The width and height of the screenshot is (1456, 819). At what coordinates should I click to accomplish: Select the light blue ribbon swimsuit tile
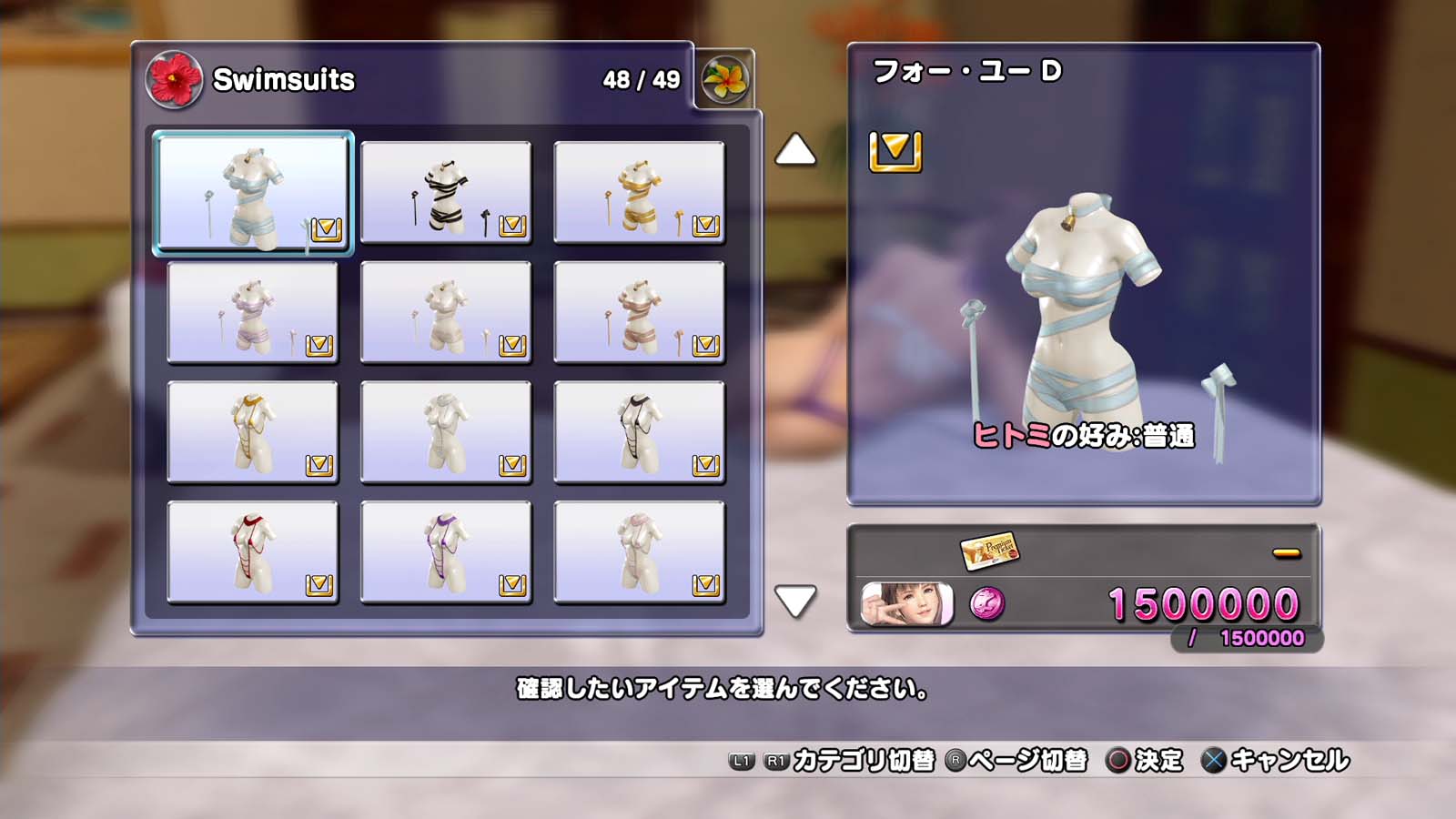(253, 193)
